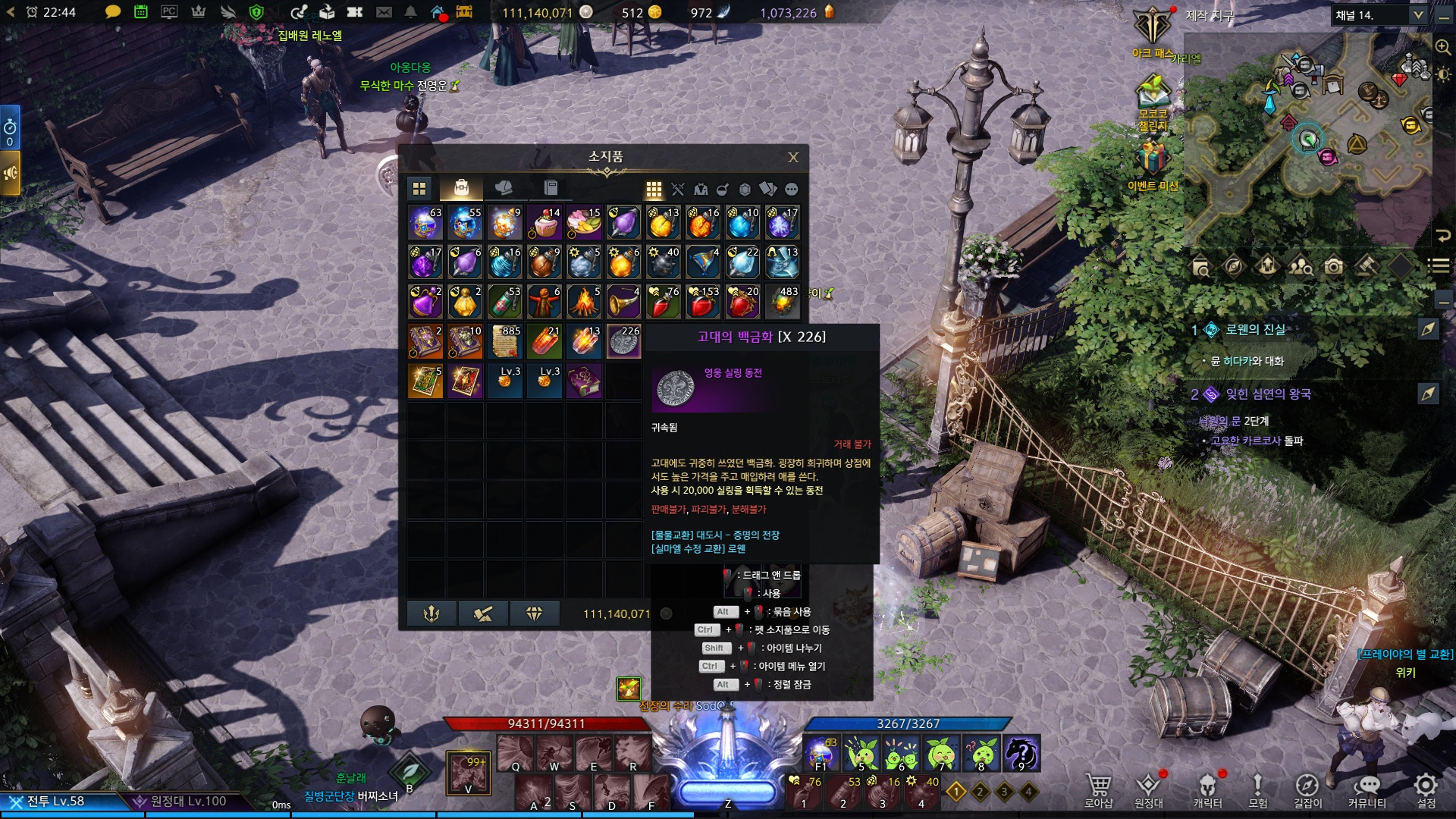Close the 소지품 inventory window
The width and height of the screenshot is (1456, 819).
coord(793,157)
